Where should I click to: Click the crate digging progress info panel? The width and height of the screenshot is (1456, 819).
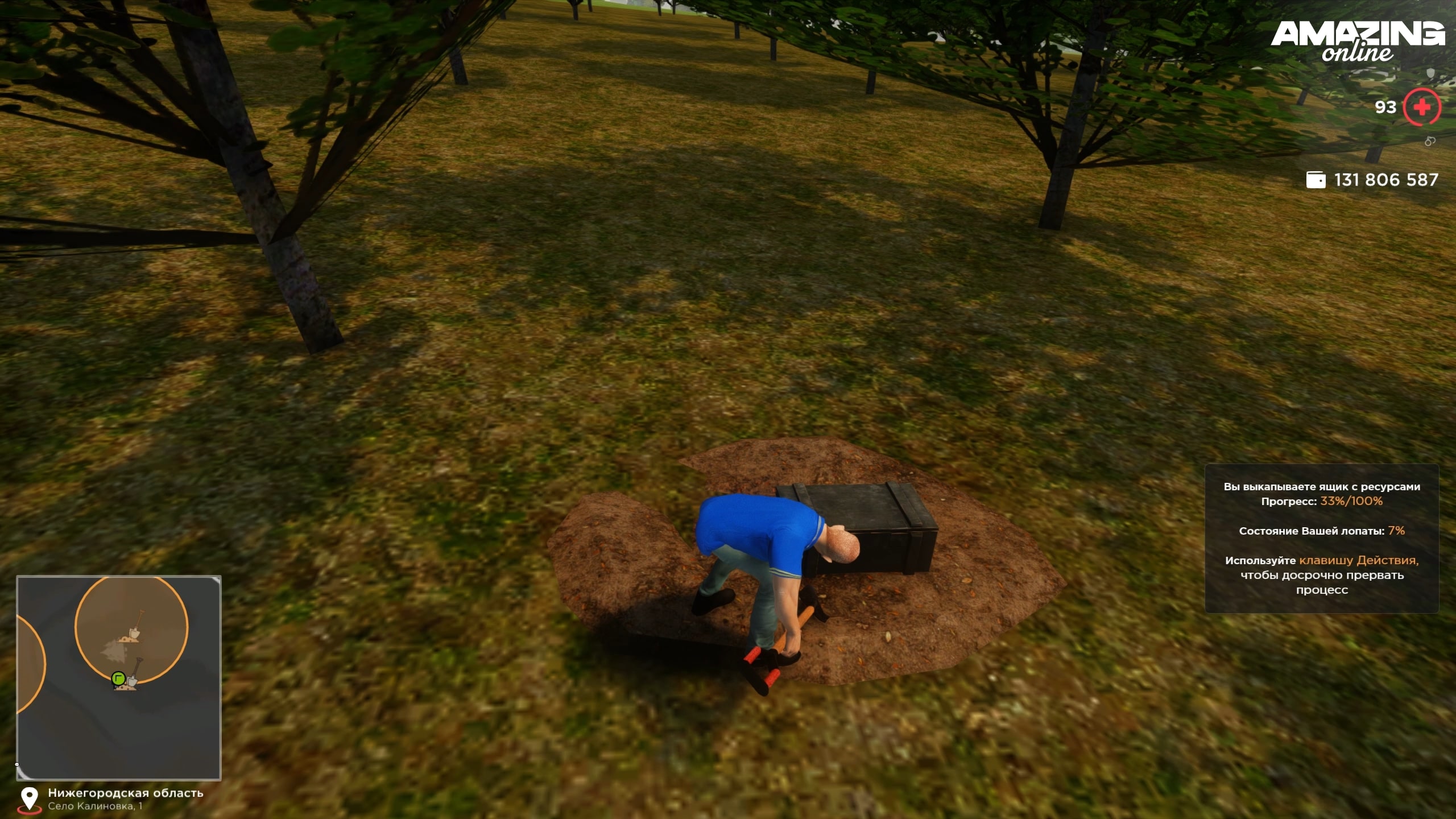click(x=1321, y=538)
